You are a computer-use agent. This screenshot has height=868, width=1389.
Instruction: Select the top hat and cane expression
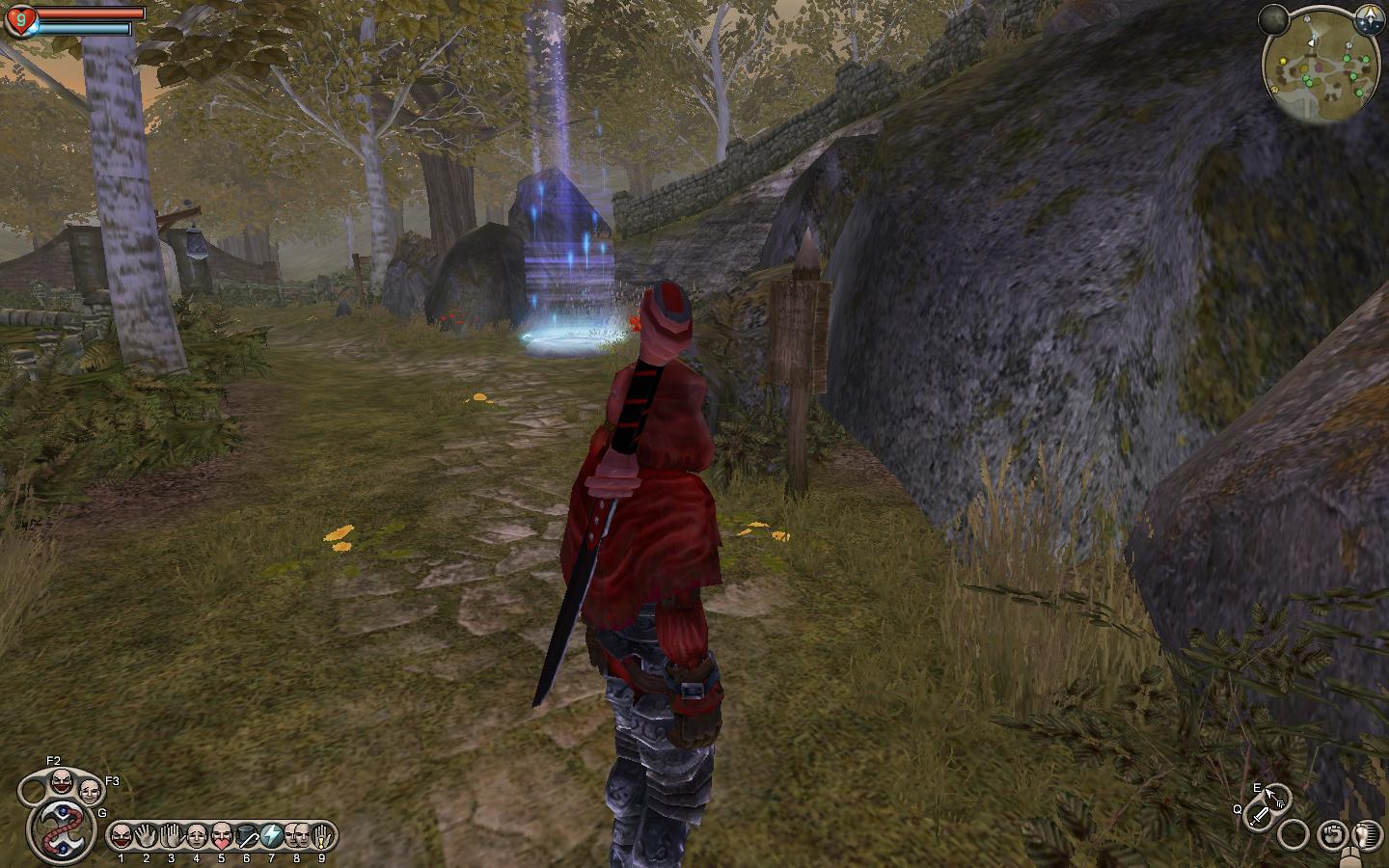click(x=247, y=835)
